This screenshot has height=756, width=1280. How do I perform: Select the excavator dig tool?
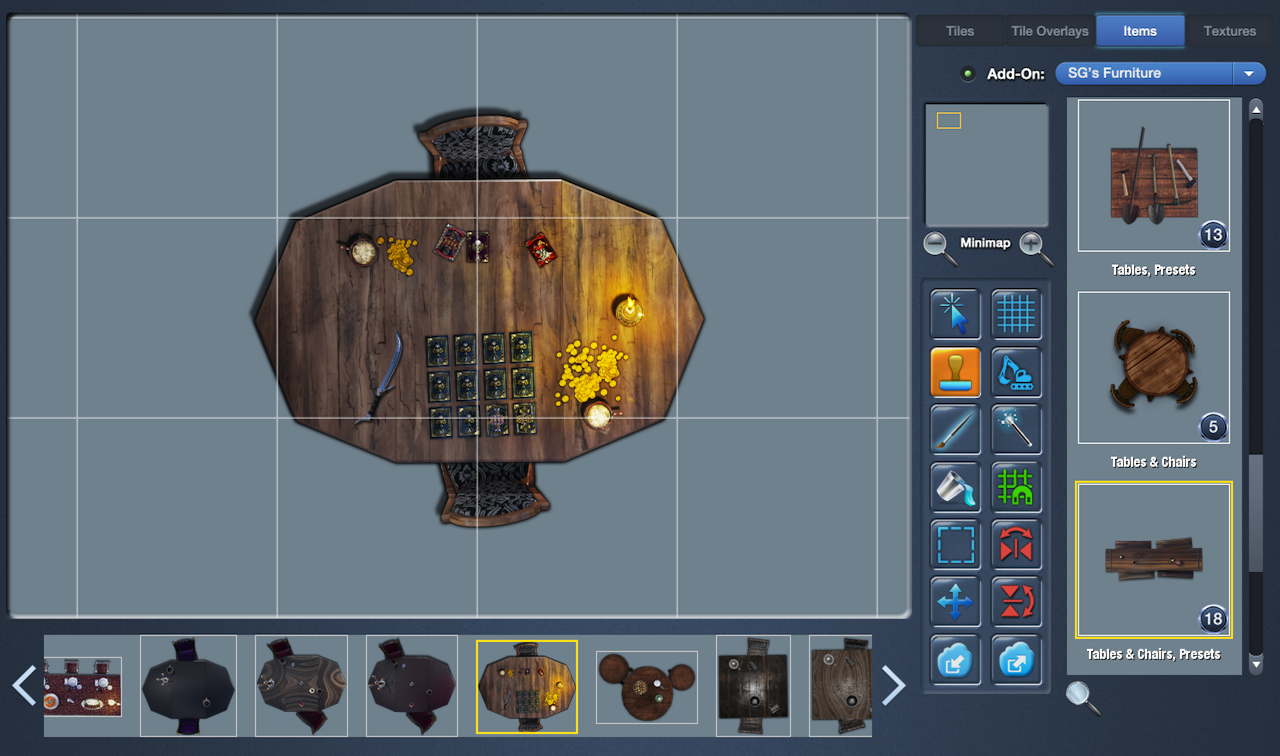coord(1016,372)
